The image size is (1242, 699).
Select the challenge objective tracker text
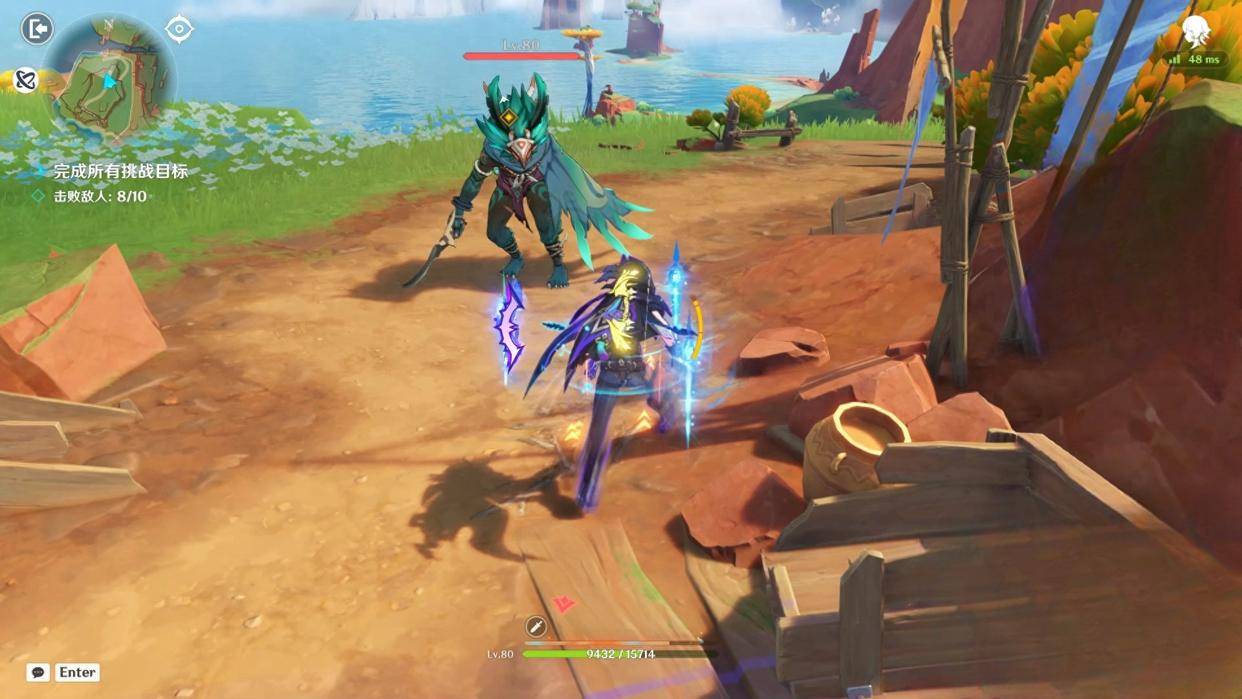tap(120, 172)
